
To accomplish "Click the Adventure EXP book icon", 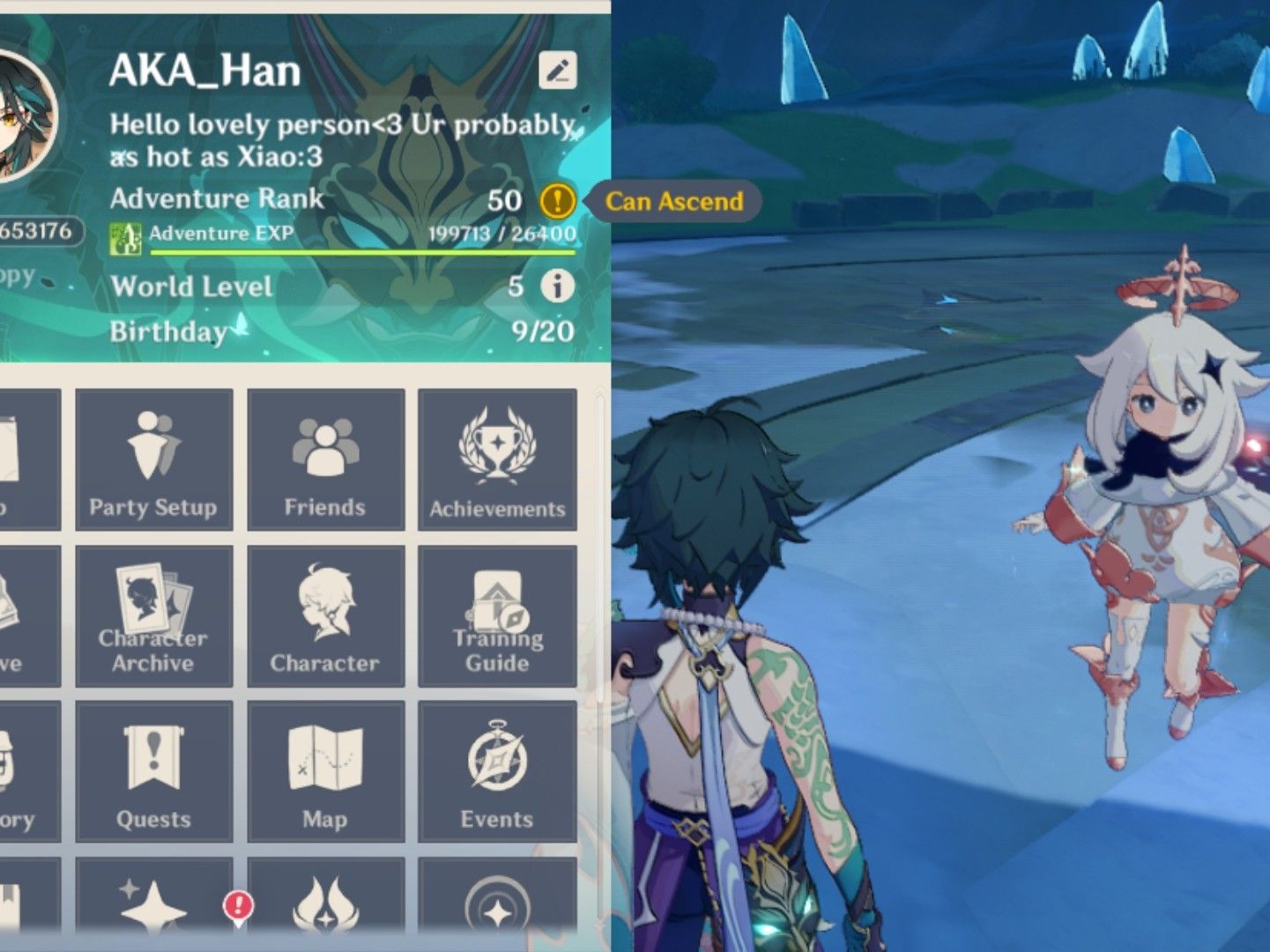I will tap(126, 235).
